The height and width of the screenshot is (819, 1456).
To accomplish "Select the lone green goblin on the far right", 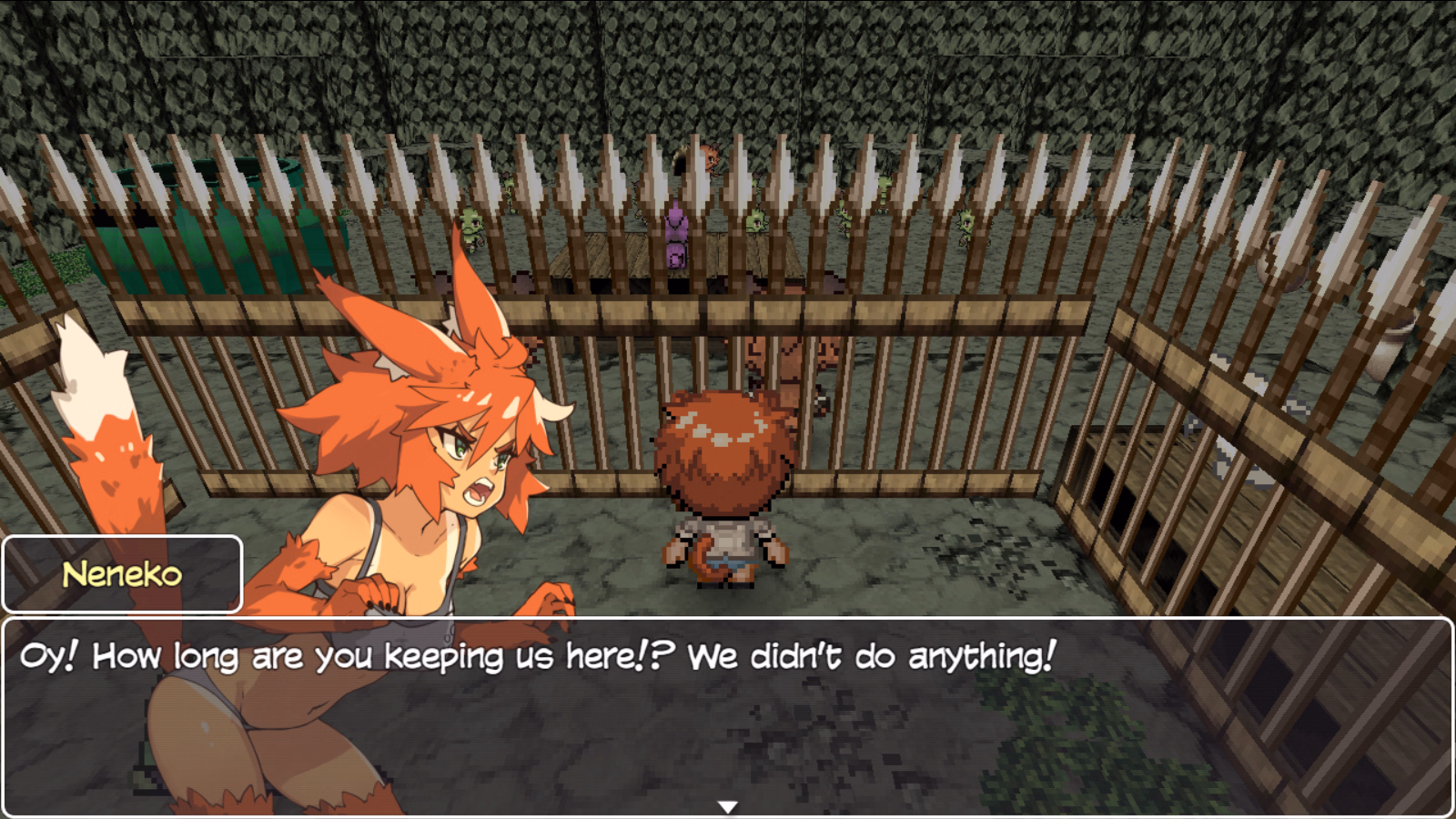I will tap(966, 221).
